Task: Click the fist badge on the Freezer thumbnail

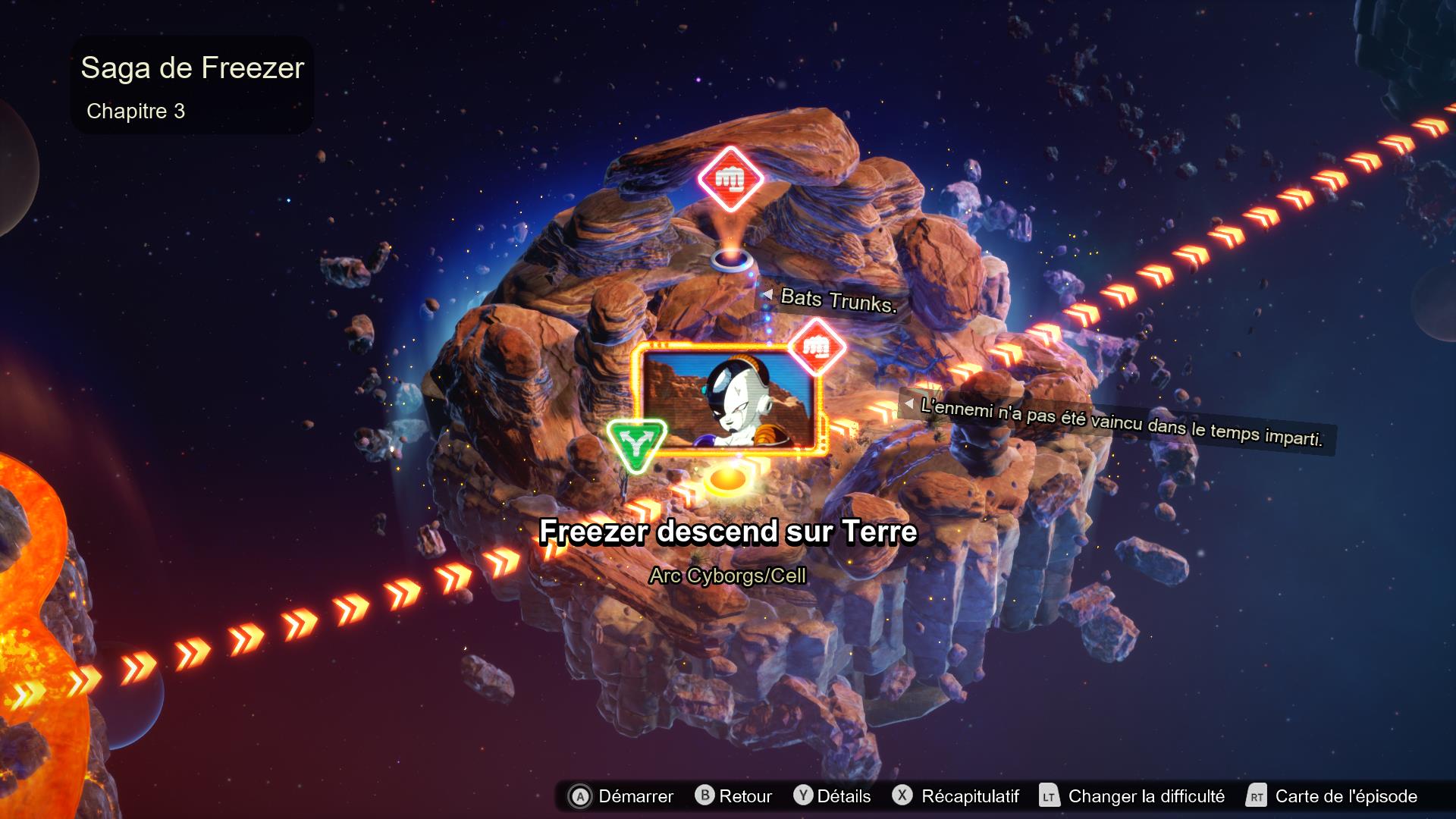Action: click(816, 347)
